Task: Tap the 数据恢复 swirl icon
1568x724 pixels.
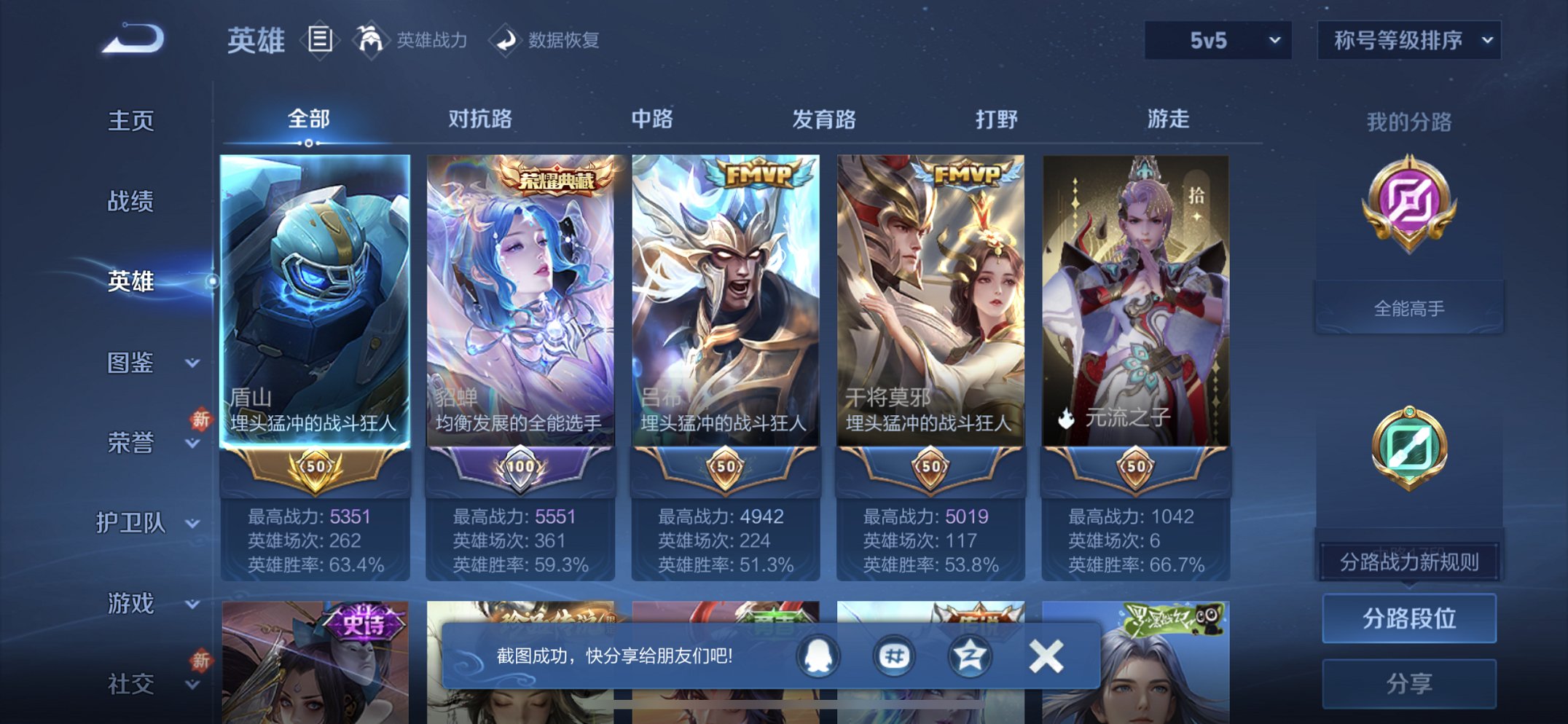Action: (x=507, y=40)
